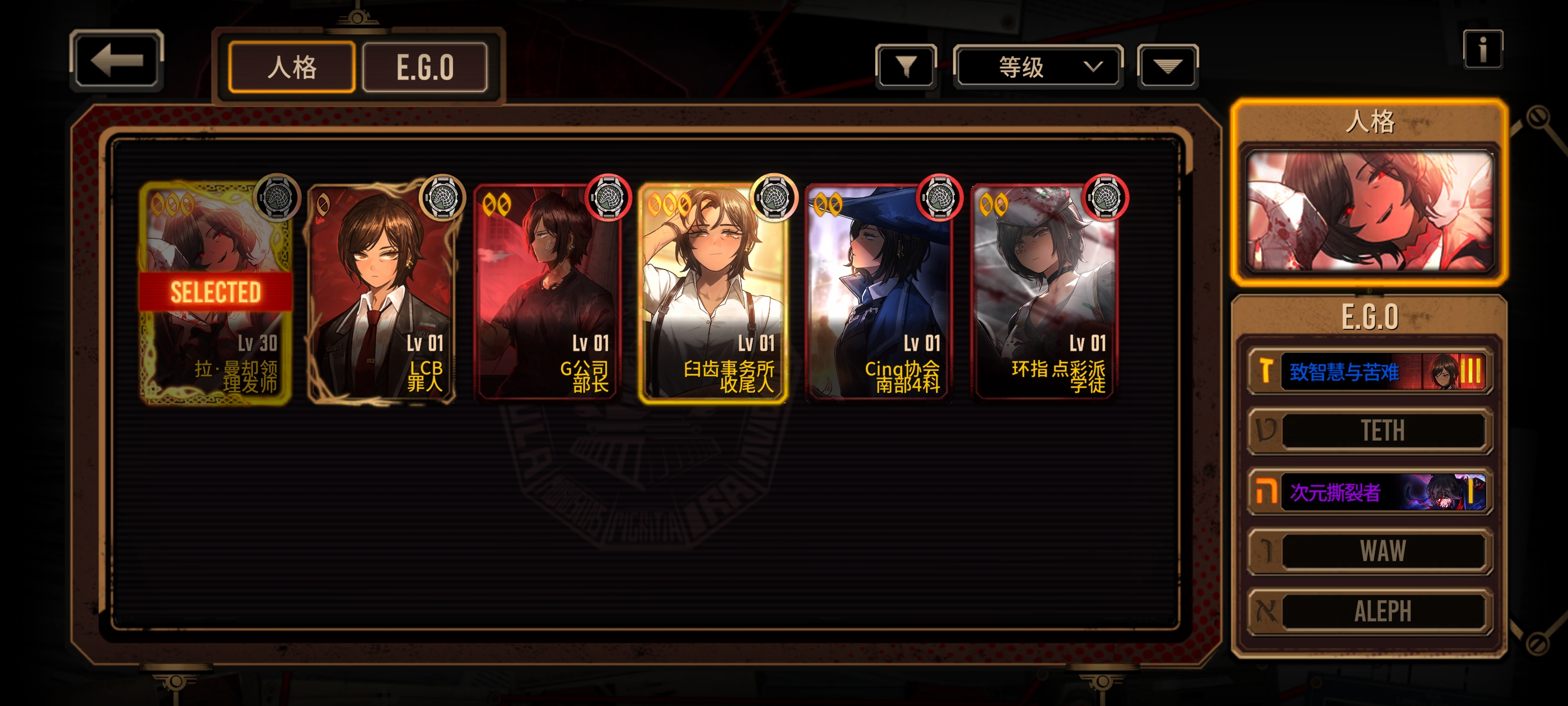Select the 环指点彩派学徒 identity card
Screen dimensions: 1568x706
pyautogui.click(x=1043, y=292)
